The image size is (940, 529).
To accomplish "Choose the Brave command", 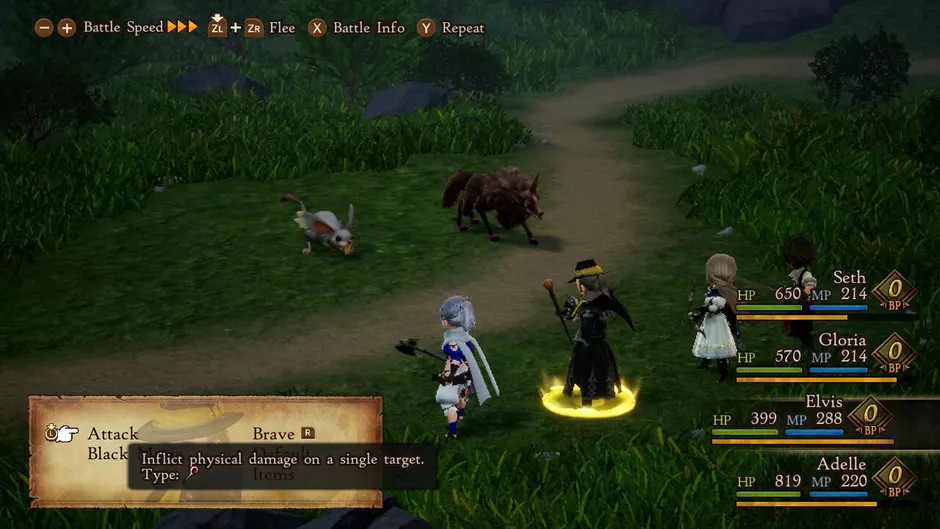I will point(273,434).
